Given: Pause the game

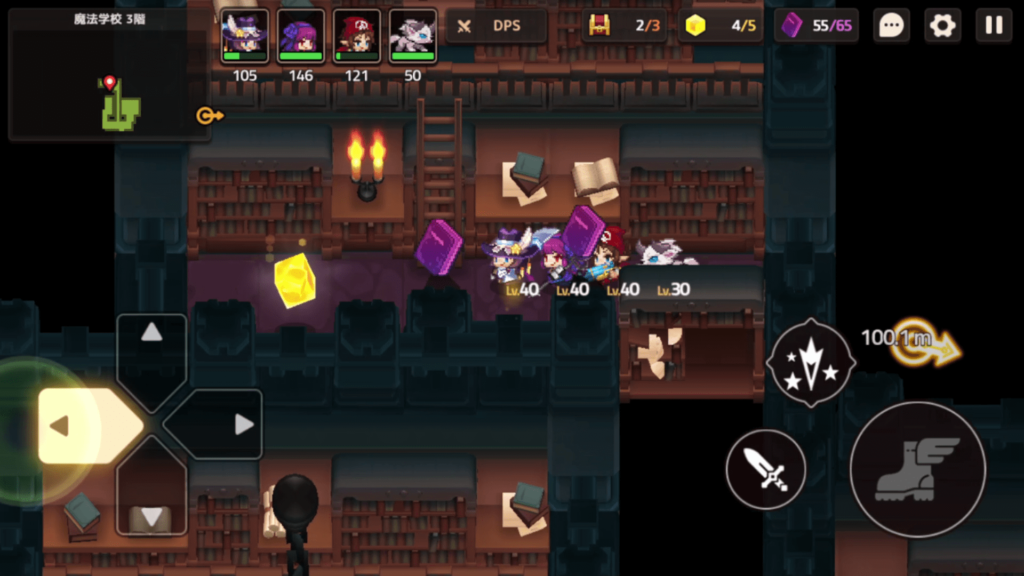Looking at the screenshot, I should (x=994, y=26).
